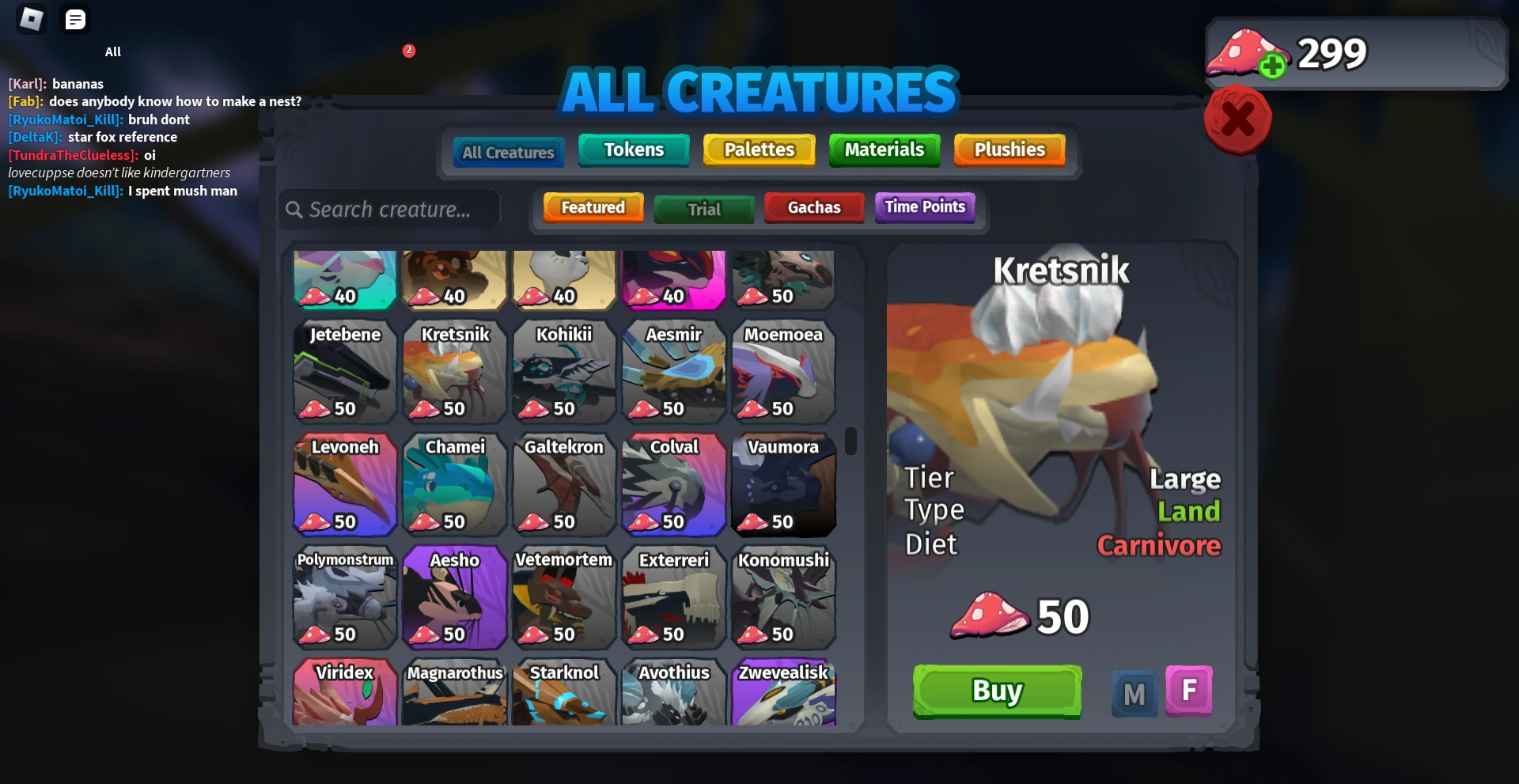Image resolution: width=1519 pixels, height=784 pixels.
Task: Select the Kretsnik creature icon in the grid
Action: tap(454, 372)
